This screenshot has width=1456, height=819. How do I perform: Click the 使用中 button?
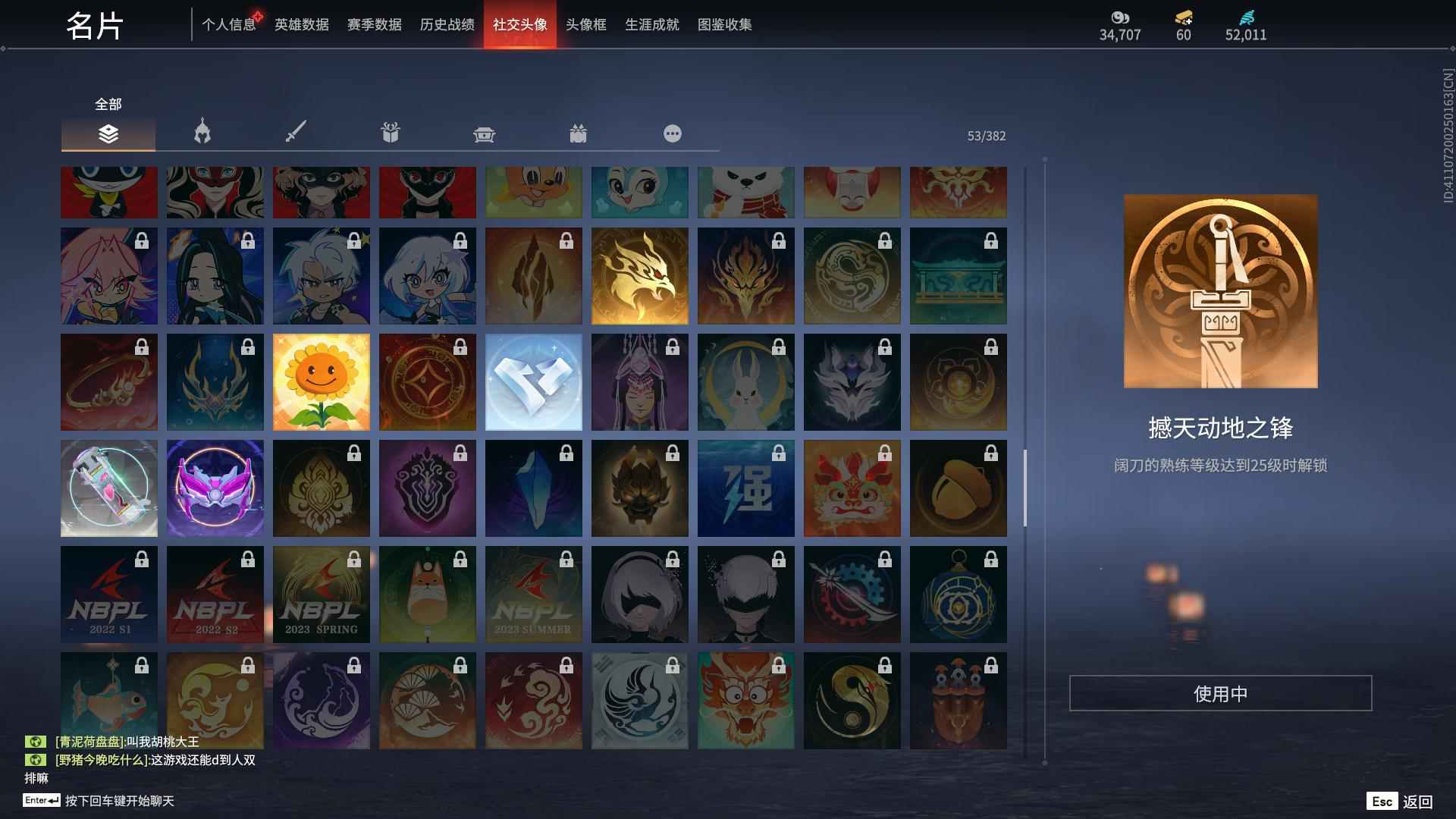1221,692
